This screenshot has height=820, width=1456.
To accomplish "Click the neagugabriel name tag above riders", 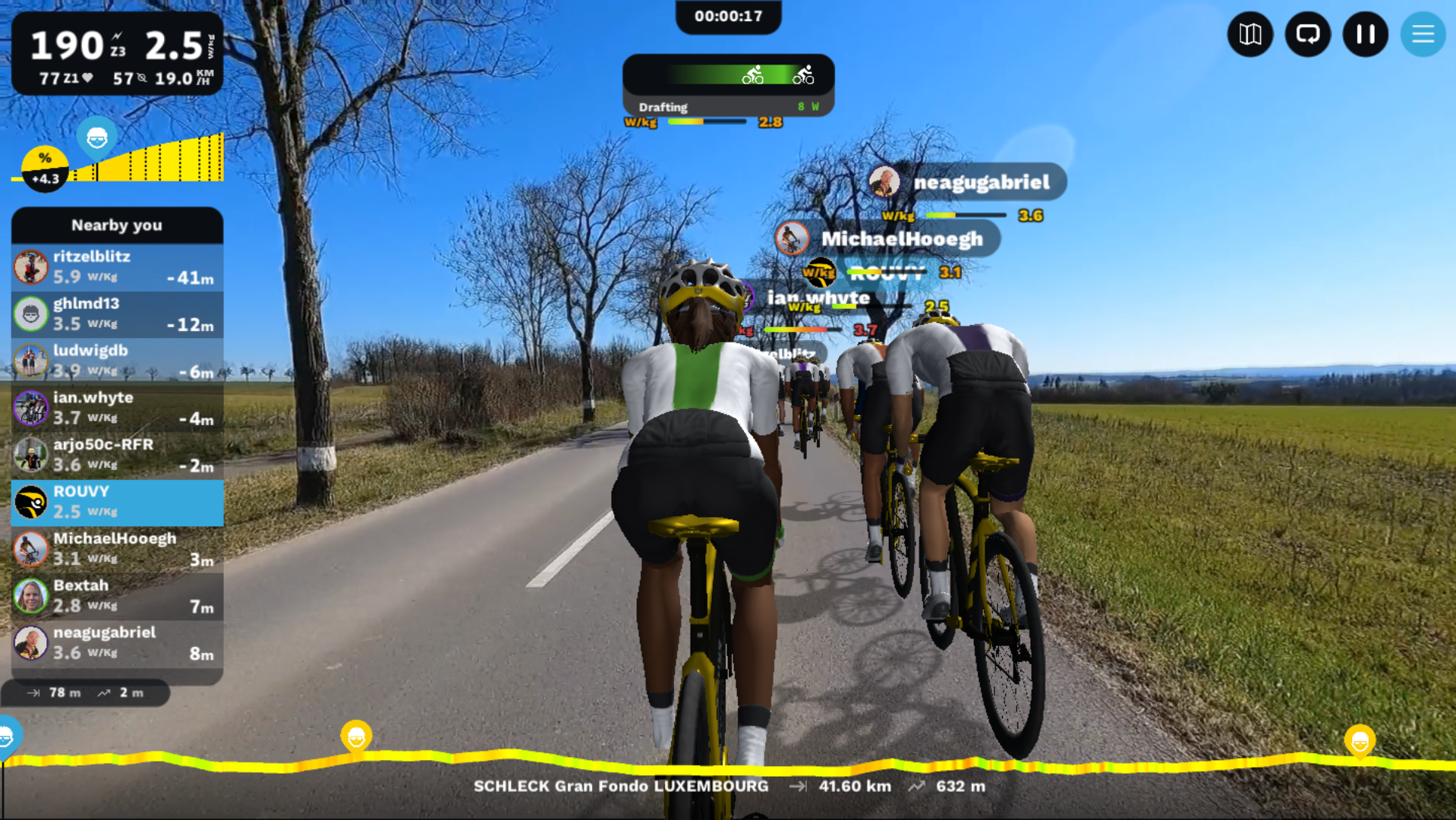I will (x=968, y=182).
